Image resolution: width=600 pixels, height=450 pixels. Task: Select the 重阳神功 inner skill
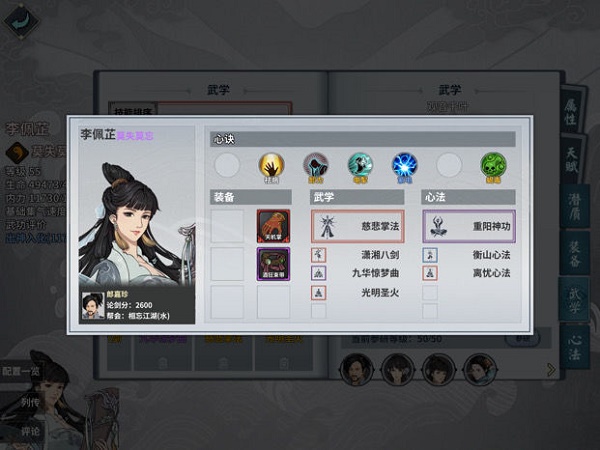pos(468,226)
